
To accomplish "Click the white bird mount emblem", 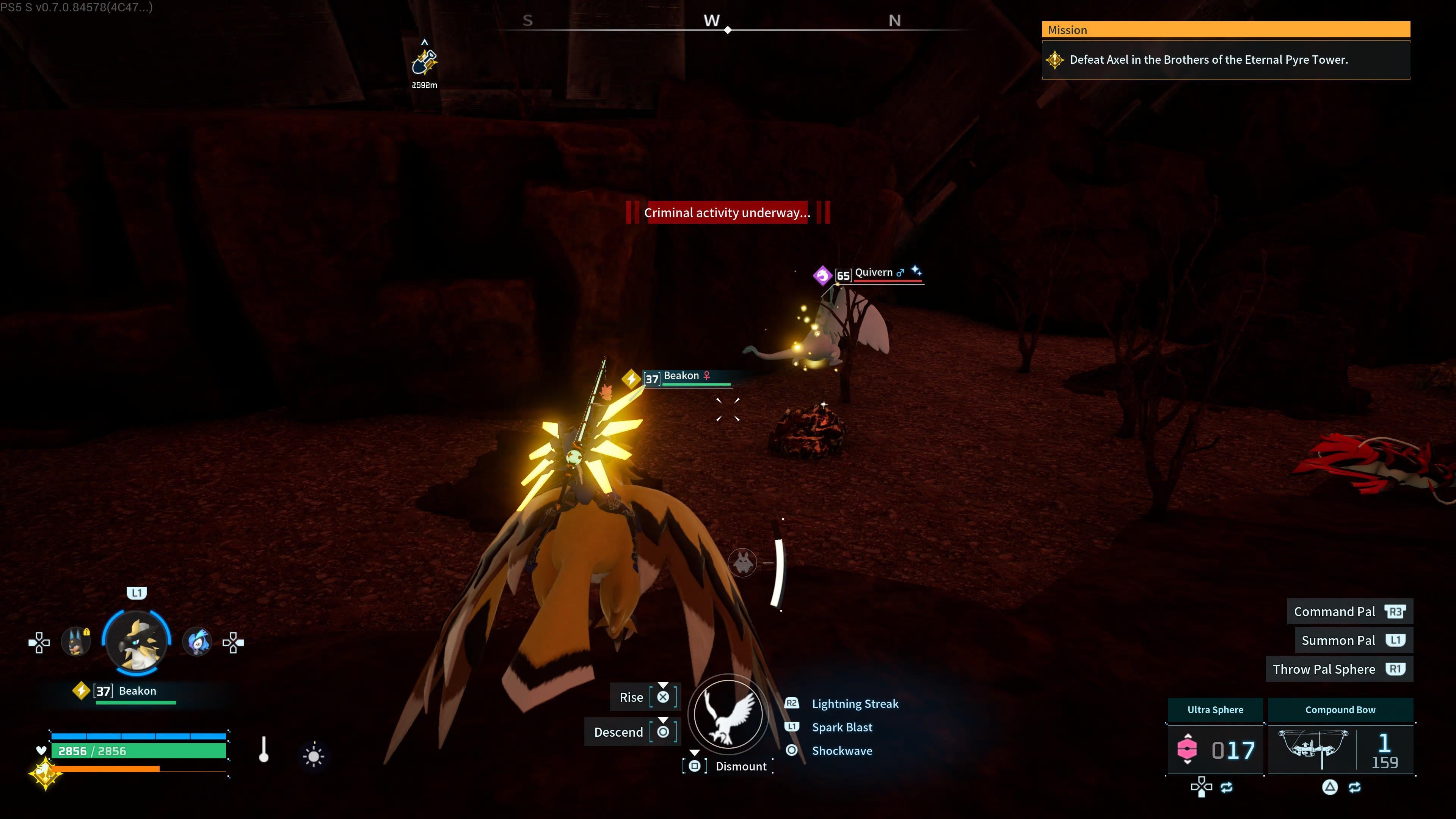I will point(728,713).
